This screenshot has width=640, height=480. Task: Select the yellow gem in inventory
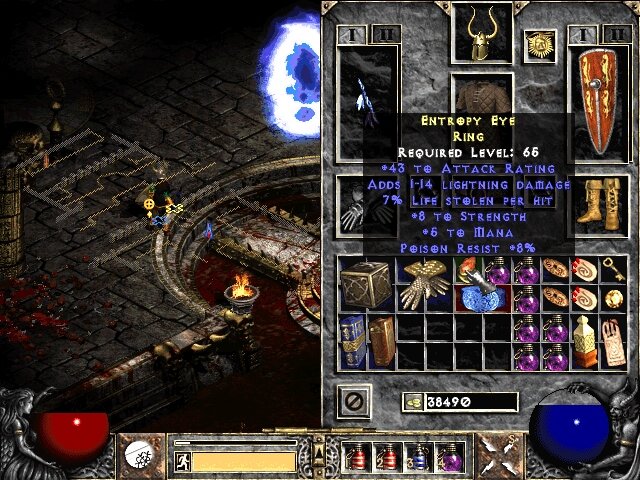(x=612, y=298)
